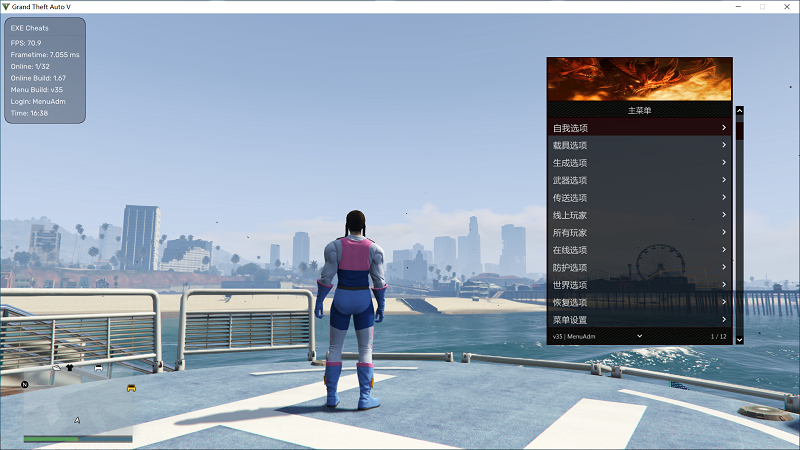Open the 防护选项 submenu
Screen dimensions: 800x450
(639, 268)
